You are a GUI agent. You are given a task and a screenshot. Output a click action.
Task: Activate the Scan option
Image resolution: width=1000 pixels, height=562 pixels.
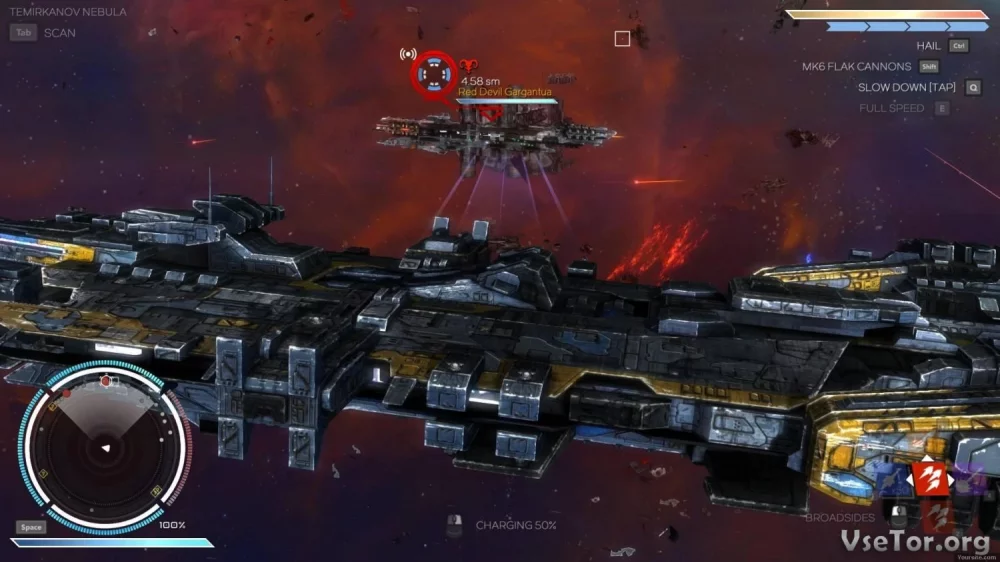tap(59, 32)
